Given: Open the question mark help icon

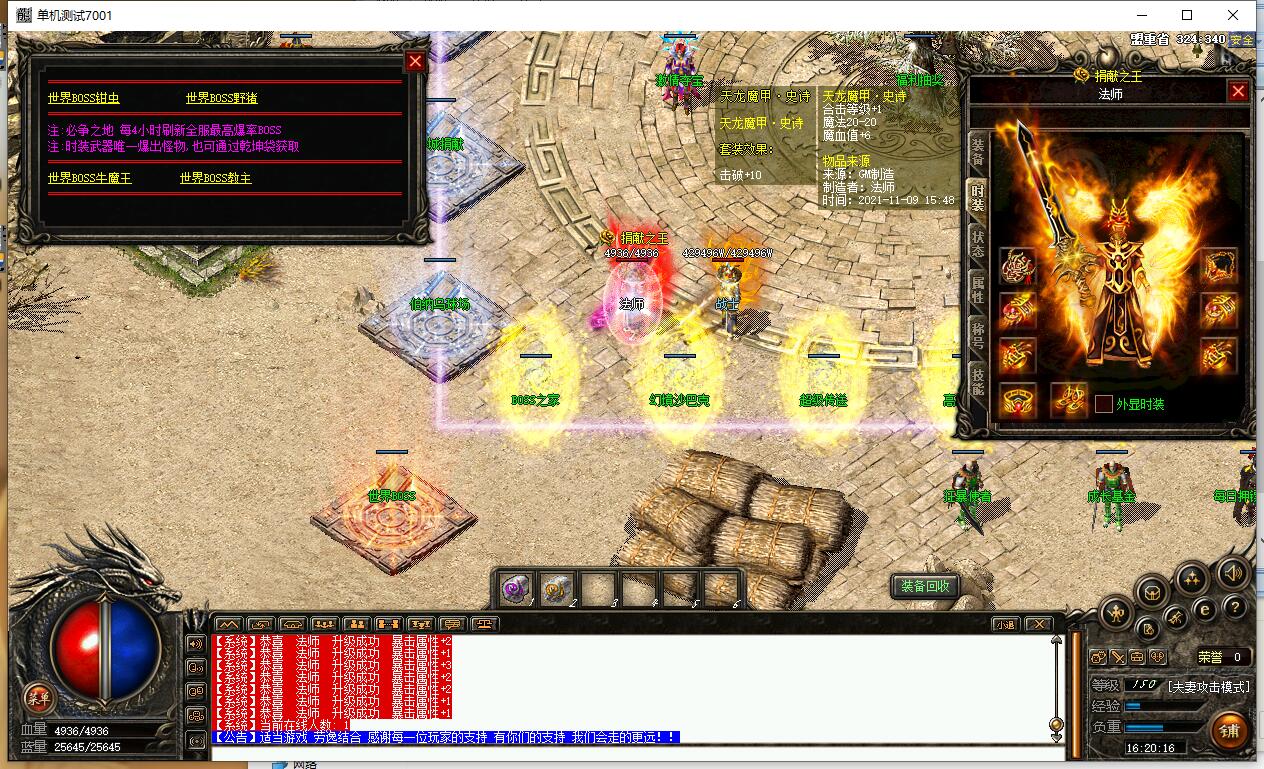Looking at the screenshot, I should 1234,606.
